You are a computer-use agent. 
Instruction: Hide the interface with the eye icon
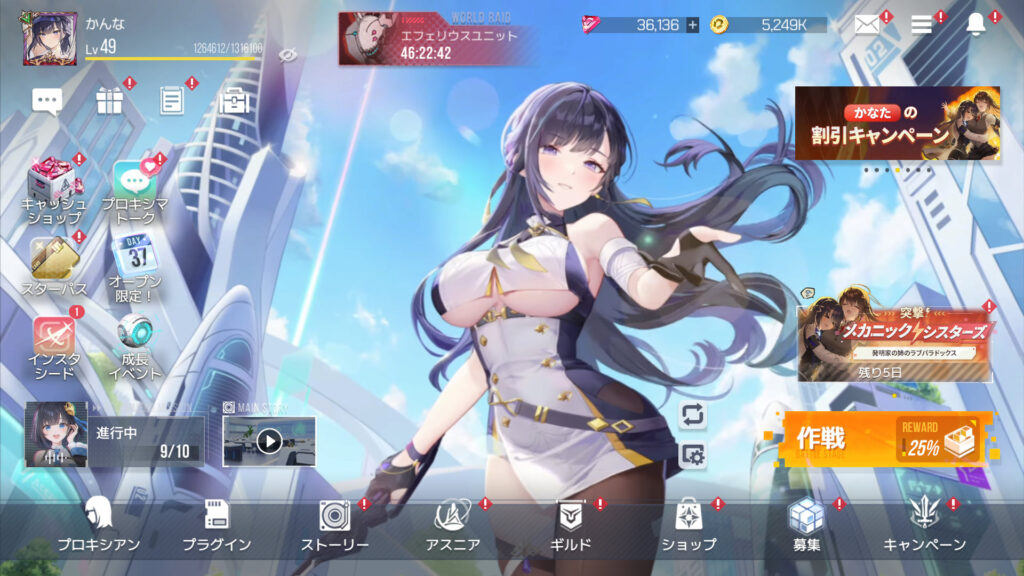pos(288,54)
